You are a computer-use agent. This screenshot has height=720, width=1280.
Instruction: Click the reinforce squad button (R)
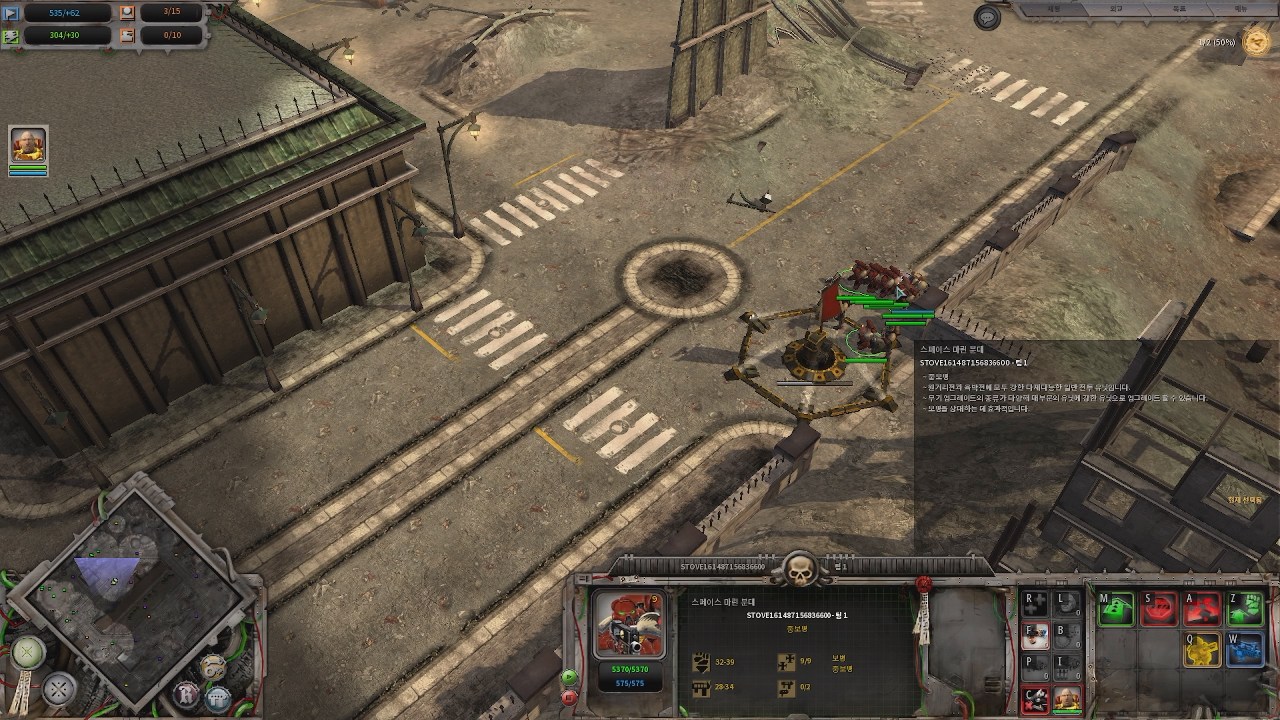(x=1036, y=603)
